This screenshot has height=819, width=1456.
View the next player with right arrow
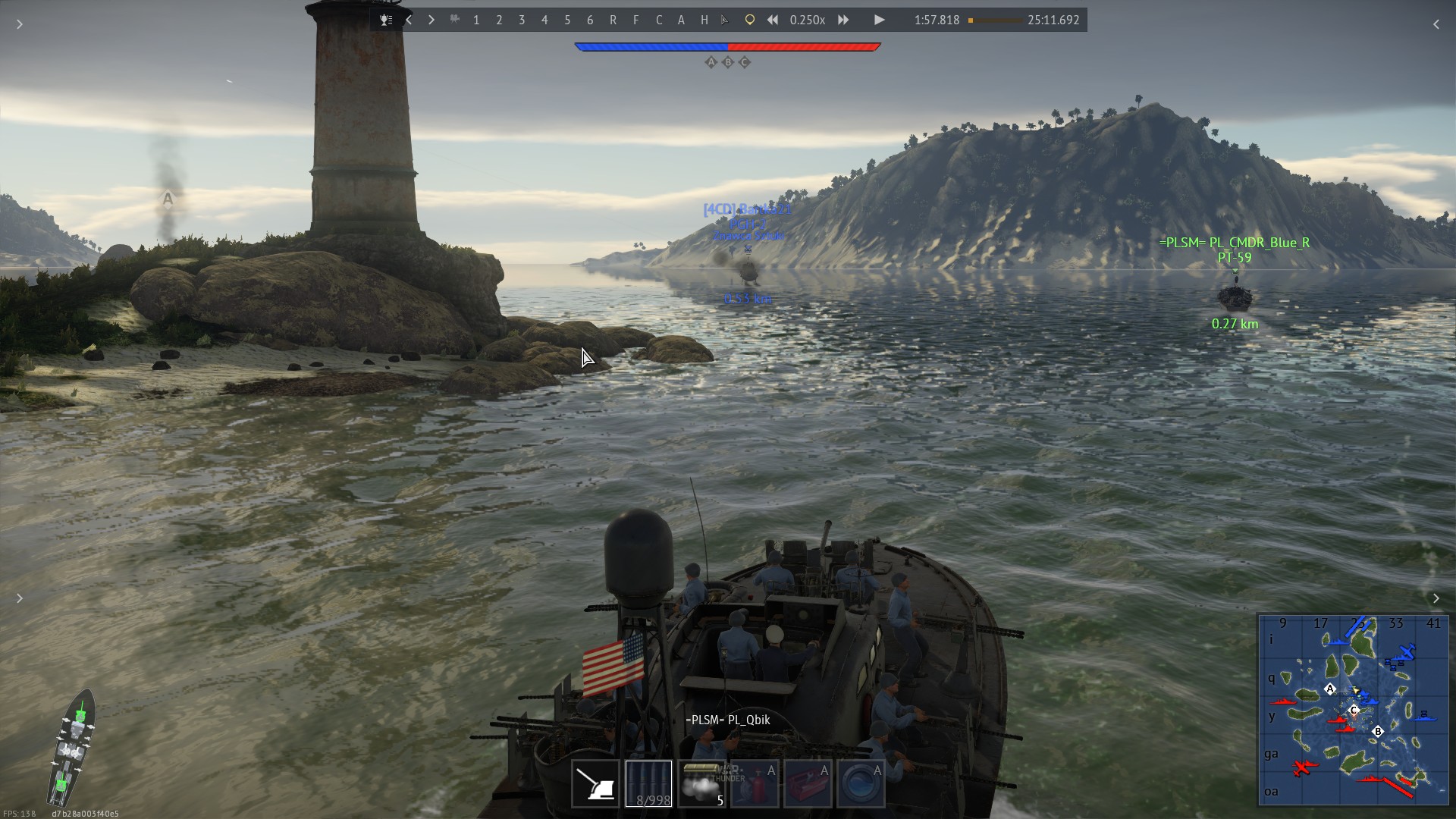point(431,20)
